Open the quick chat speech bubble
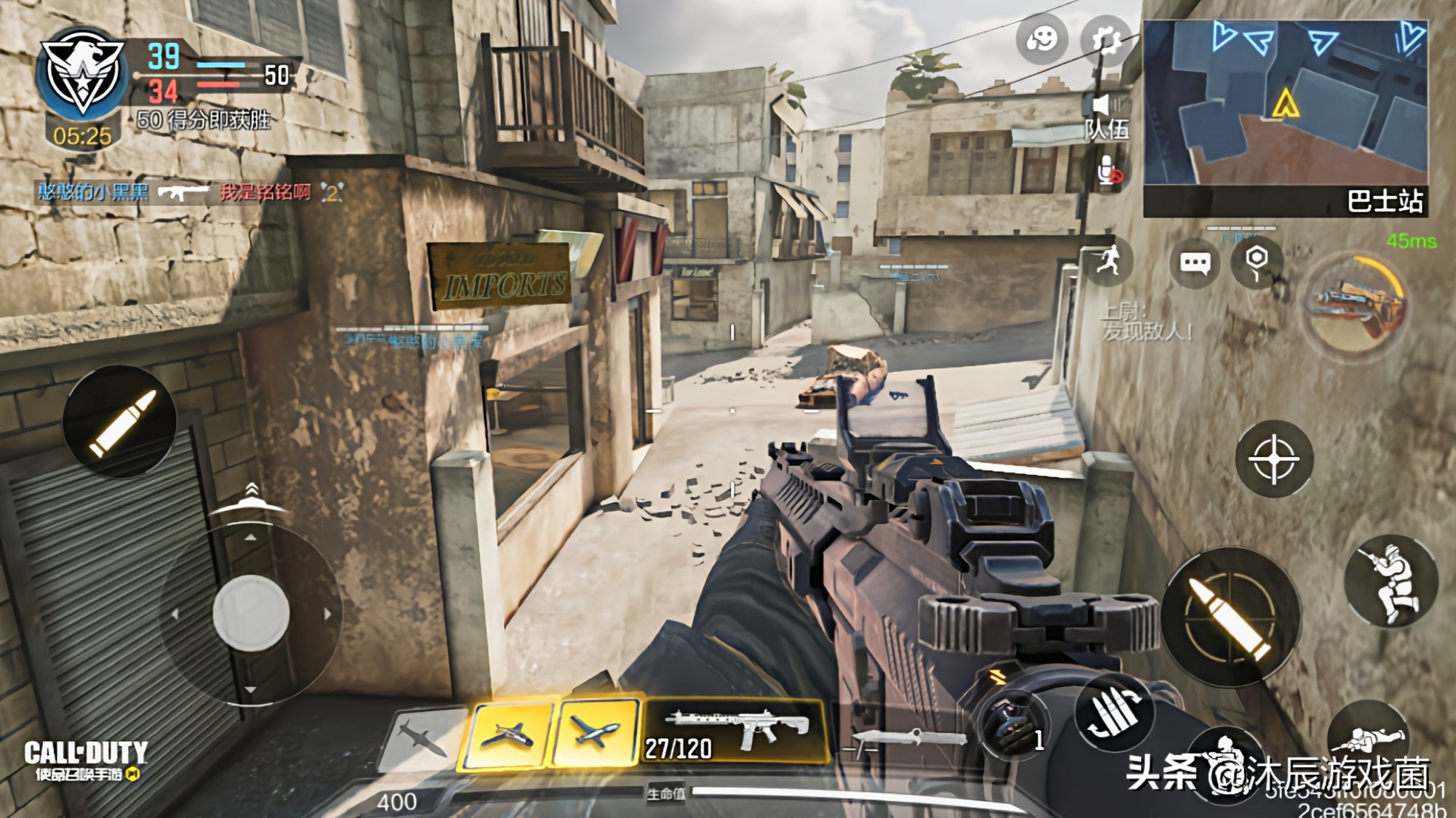 click(1195, 263)
